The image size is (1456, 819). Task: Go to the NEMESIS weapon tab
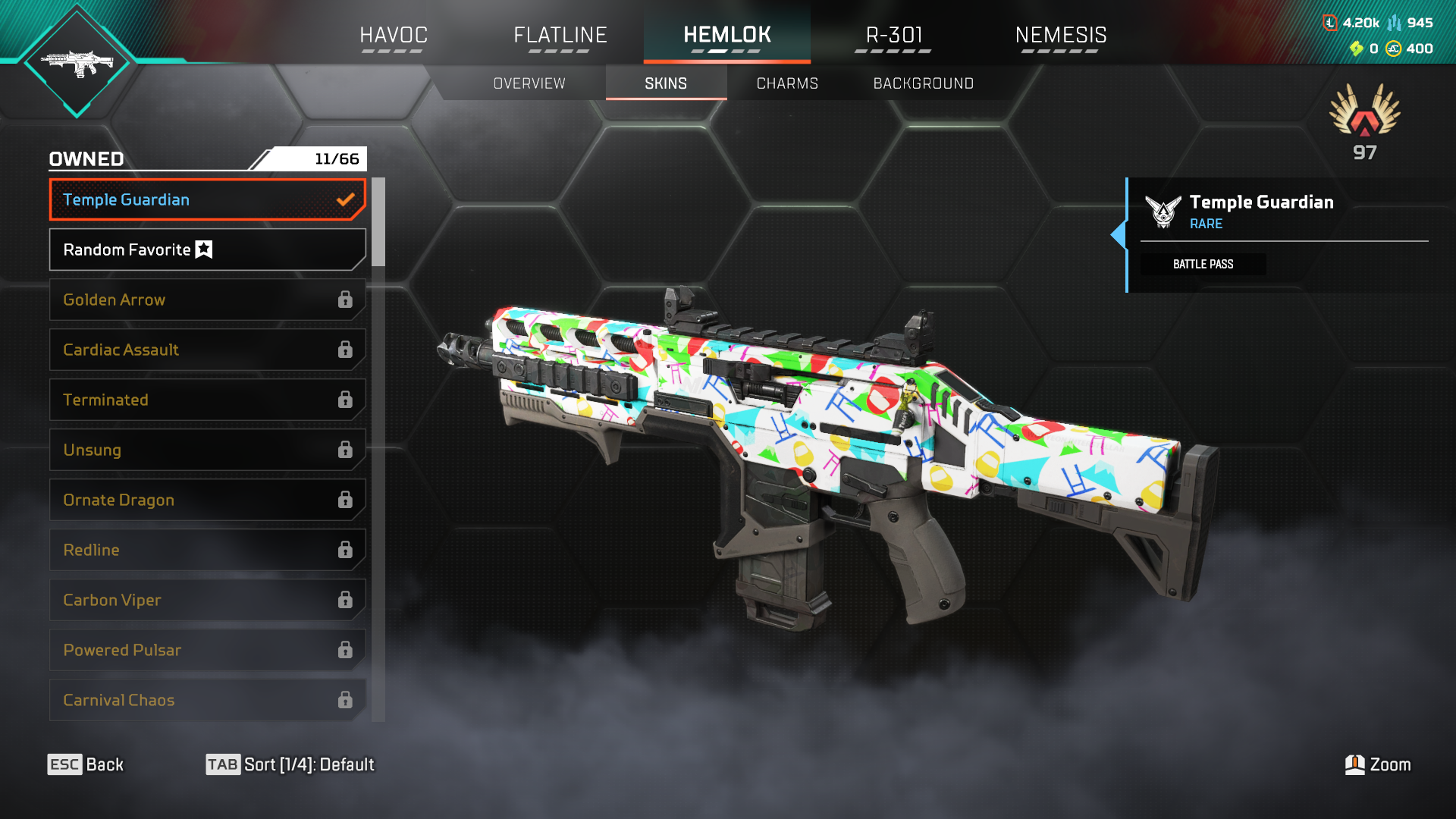point(1060,35)
